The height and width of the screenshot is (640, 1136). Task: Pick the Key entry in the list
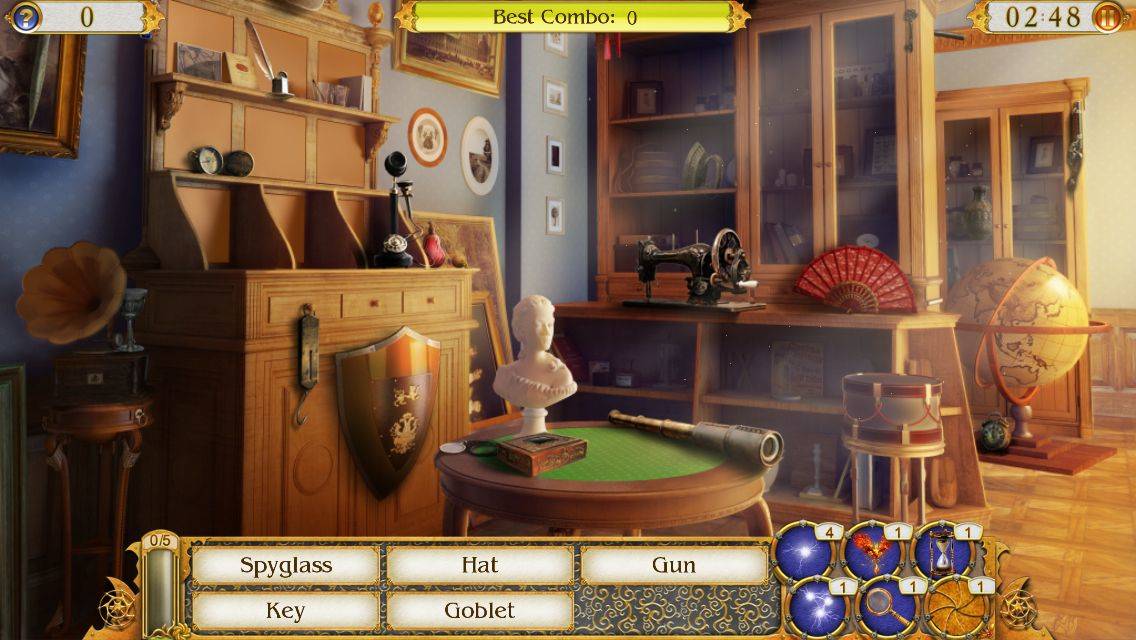tap(285, 610)
